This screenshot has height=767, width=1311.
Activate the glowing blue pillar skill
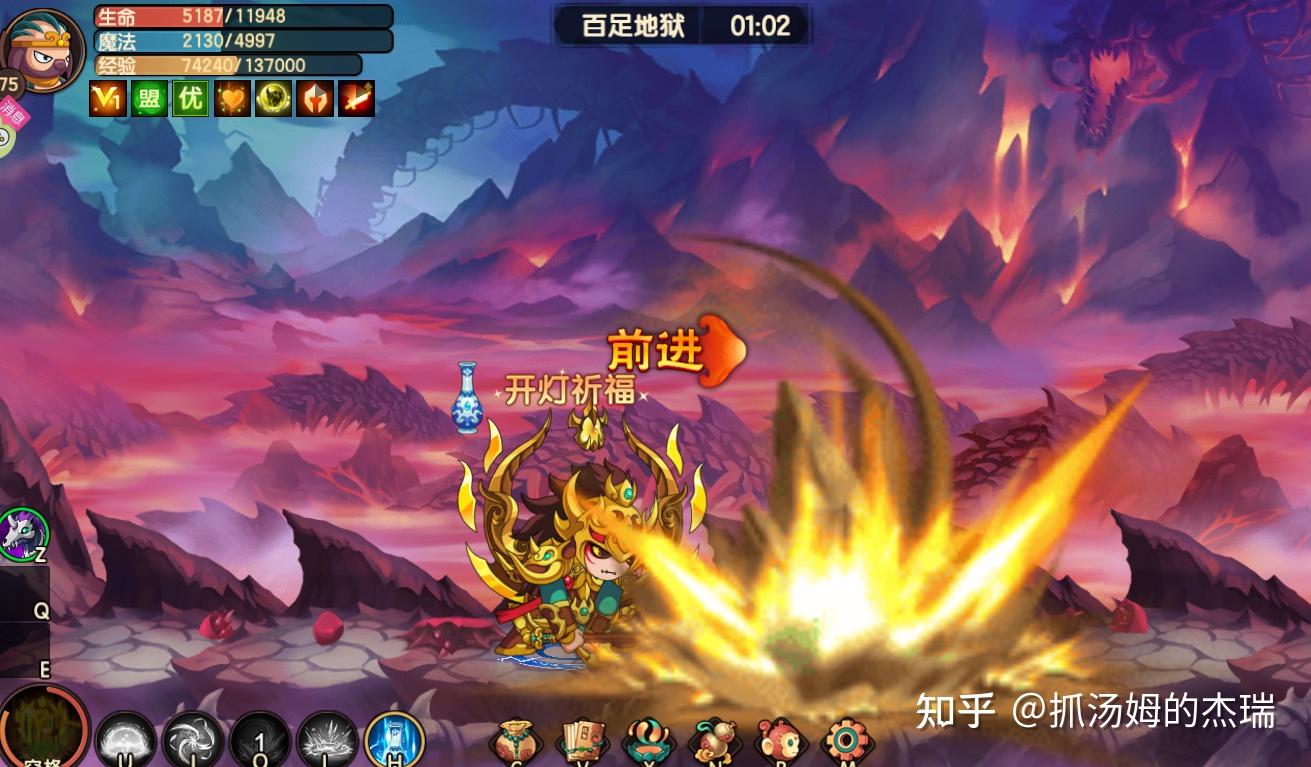[394, 741]
